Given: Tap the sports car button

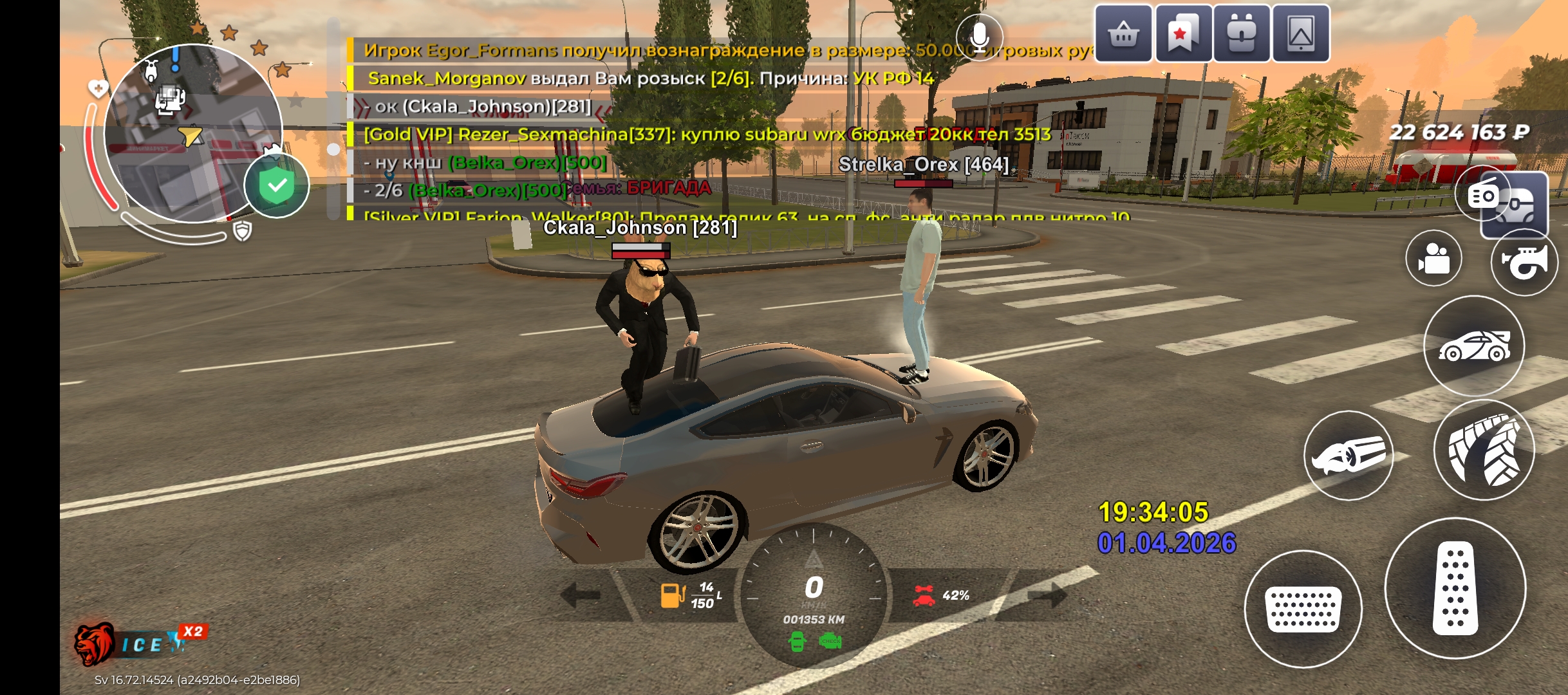Looking at the screenshot, I should 1474,346.
